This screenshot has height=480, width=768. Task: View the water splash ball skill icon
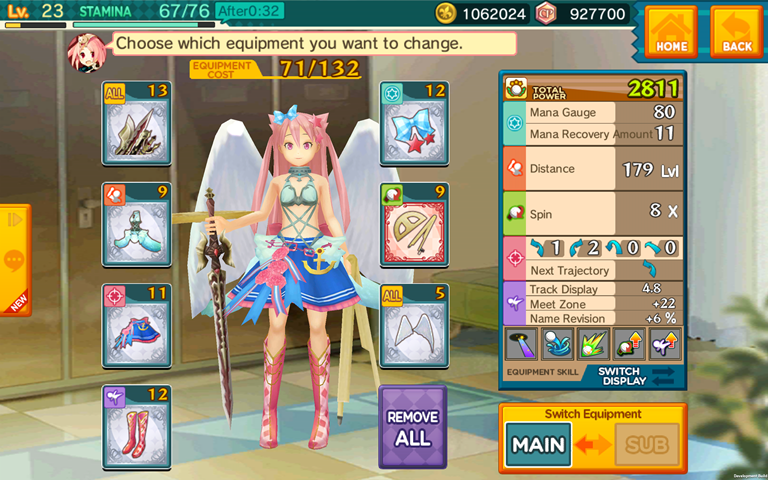point(557,344)
